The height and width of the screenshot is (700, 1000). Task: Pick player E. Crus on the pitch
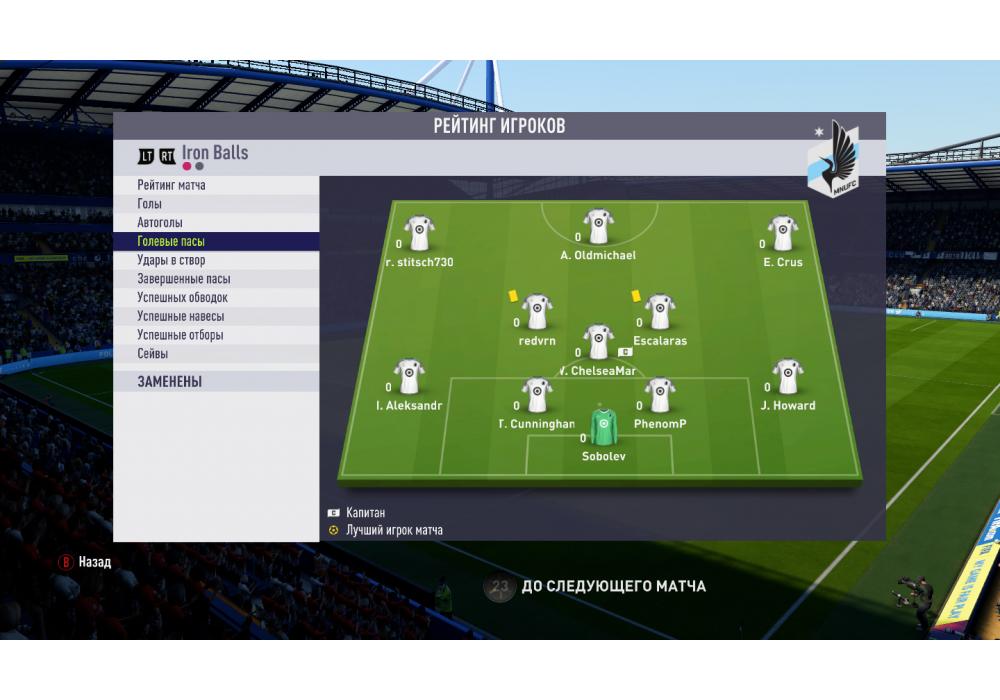point(783,234)
